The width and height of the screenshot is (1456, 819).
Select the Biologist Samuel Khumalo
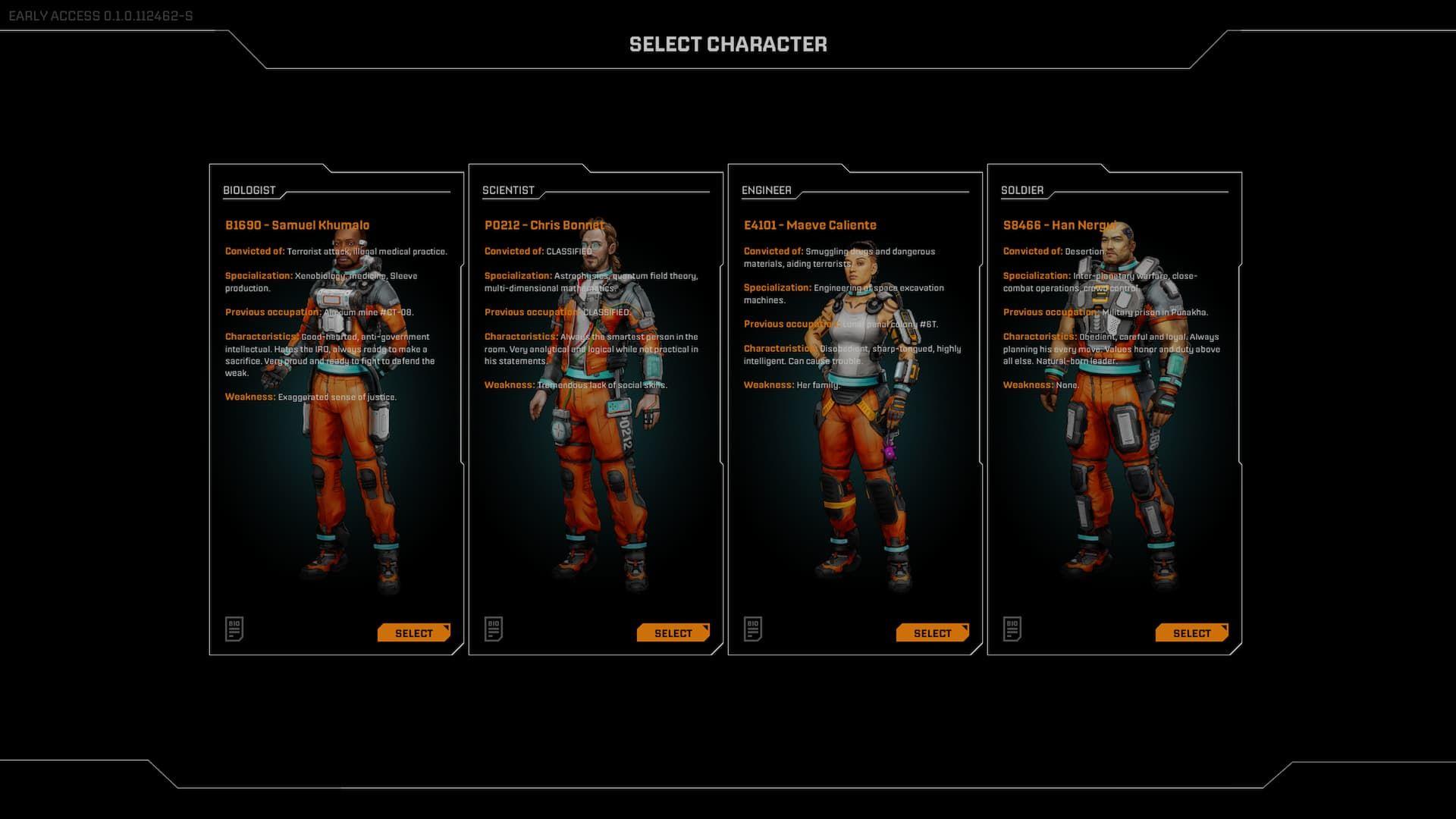[x=413, y=632]
